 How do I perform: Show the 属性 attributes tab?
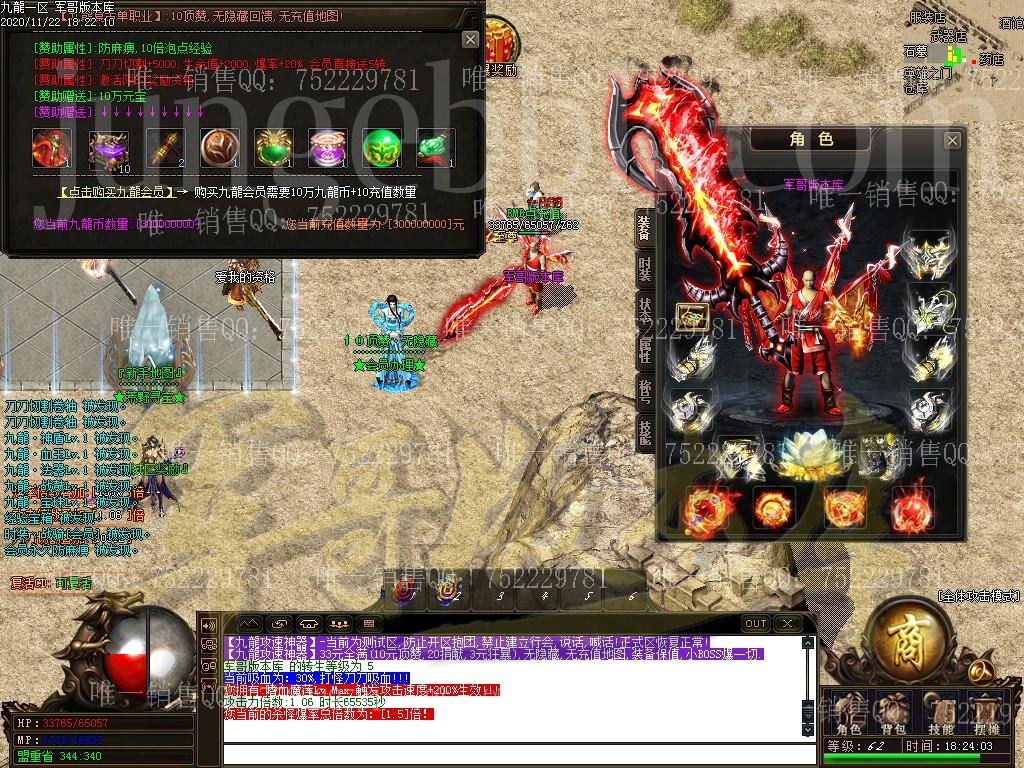[645, 350]
